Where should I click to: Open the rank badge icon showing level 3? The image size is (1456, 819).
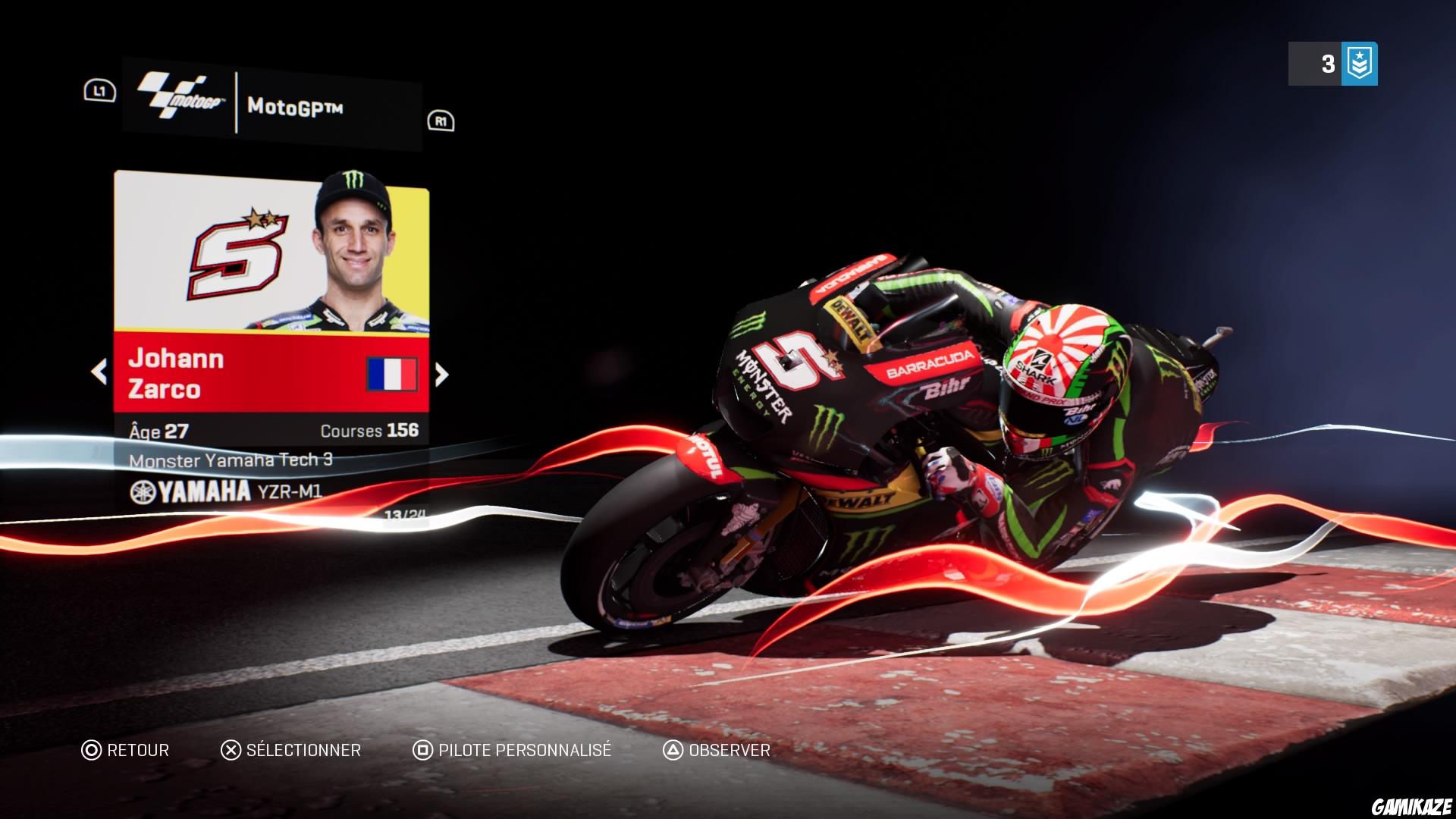(1361, 64)
